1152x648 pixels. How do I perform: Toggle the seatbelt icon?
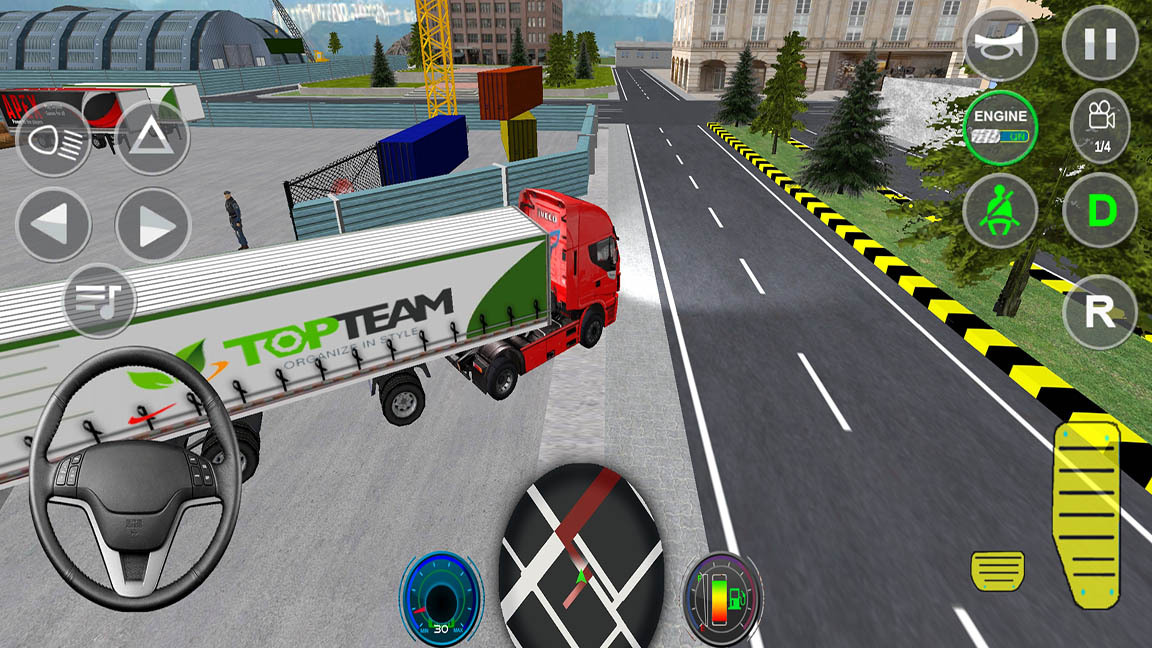[x=1000, y=211]
